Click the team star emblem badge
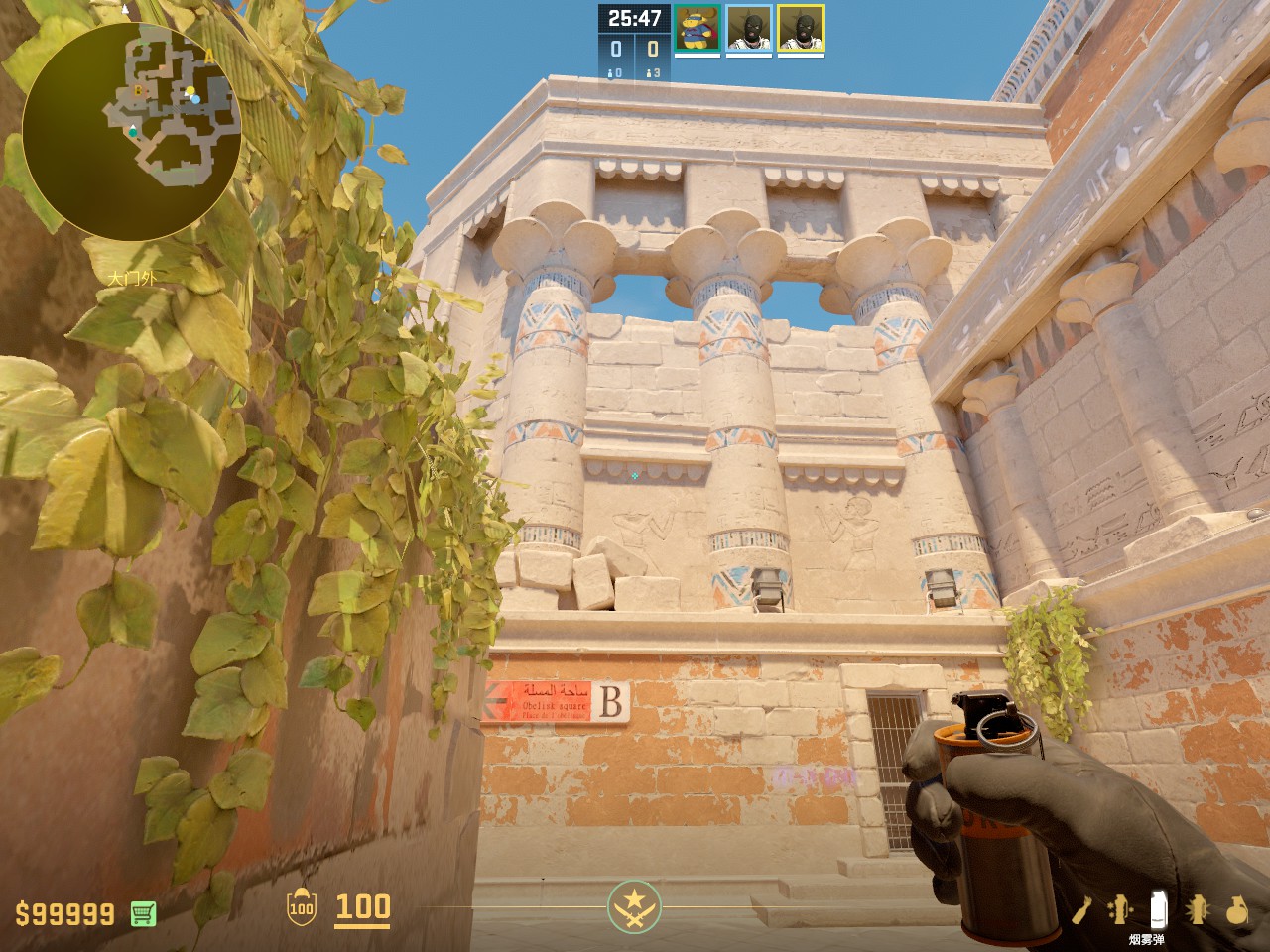 pyautogui.click(x=634, y=906)
